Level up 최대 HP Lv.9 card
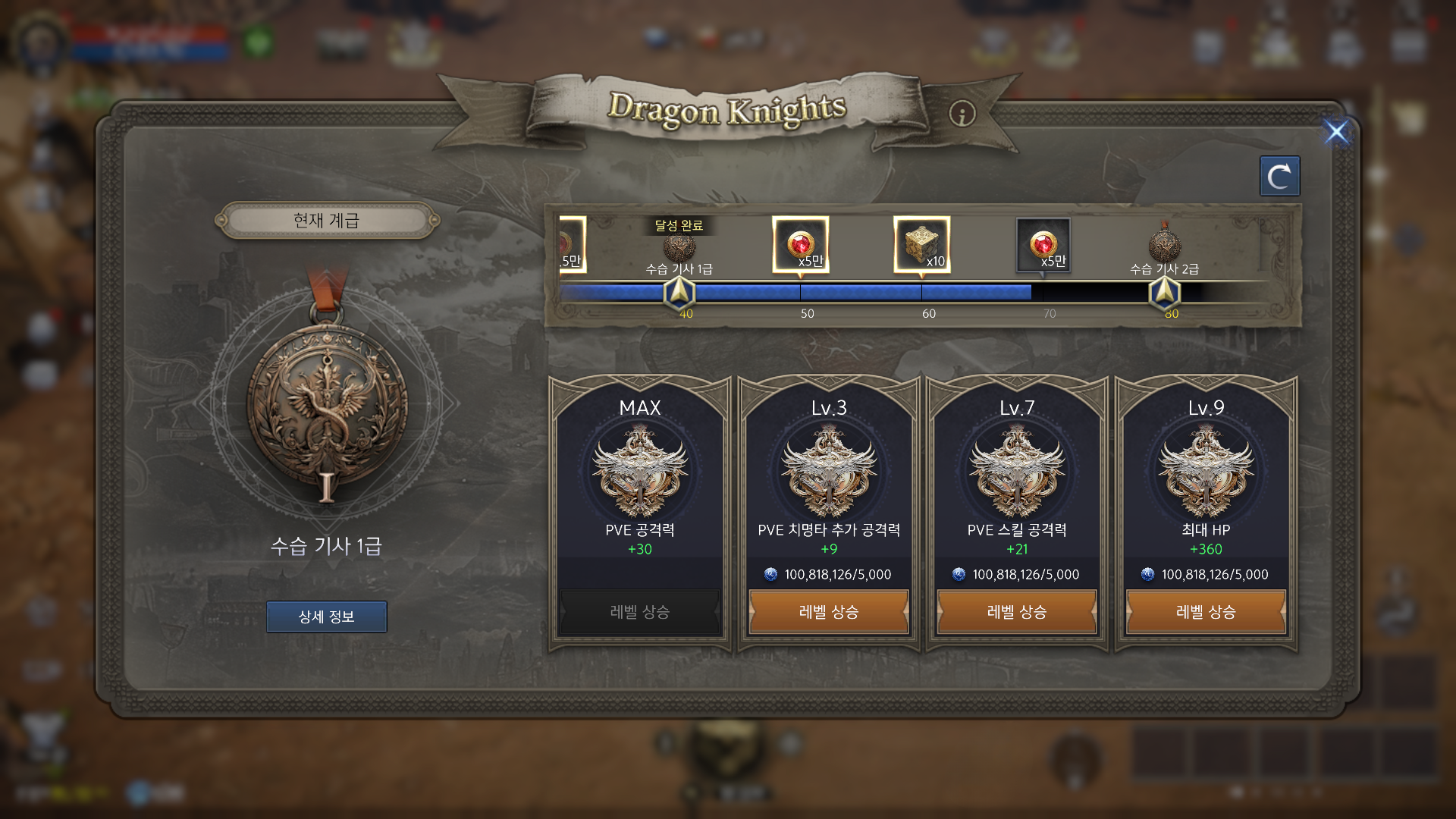Viewport: 1456px width, 819px height. [1206, 612]
